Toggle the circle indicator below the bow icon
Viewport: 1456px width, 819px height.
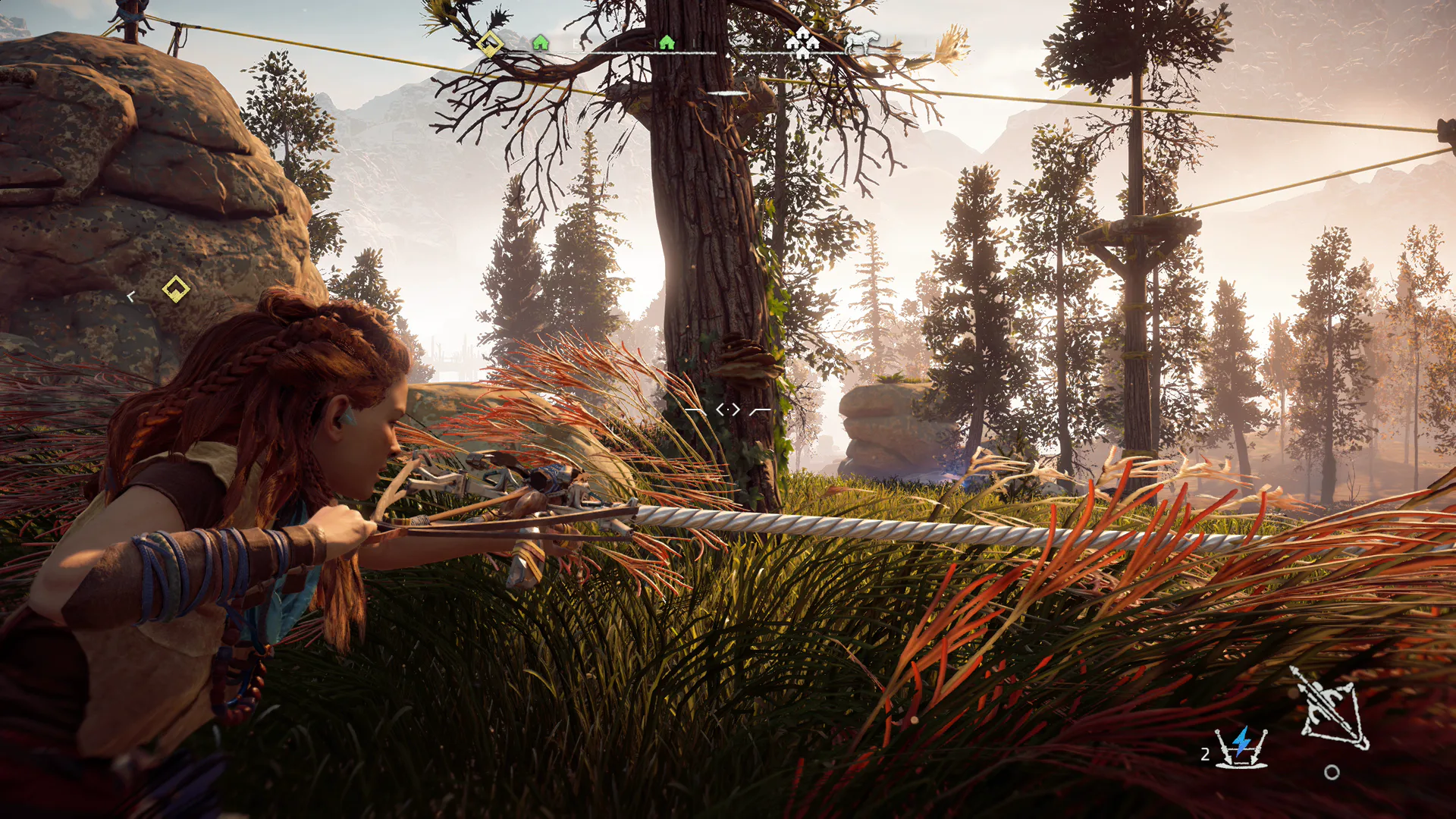[1332, 772]
